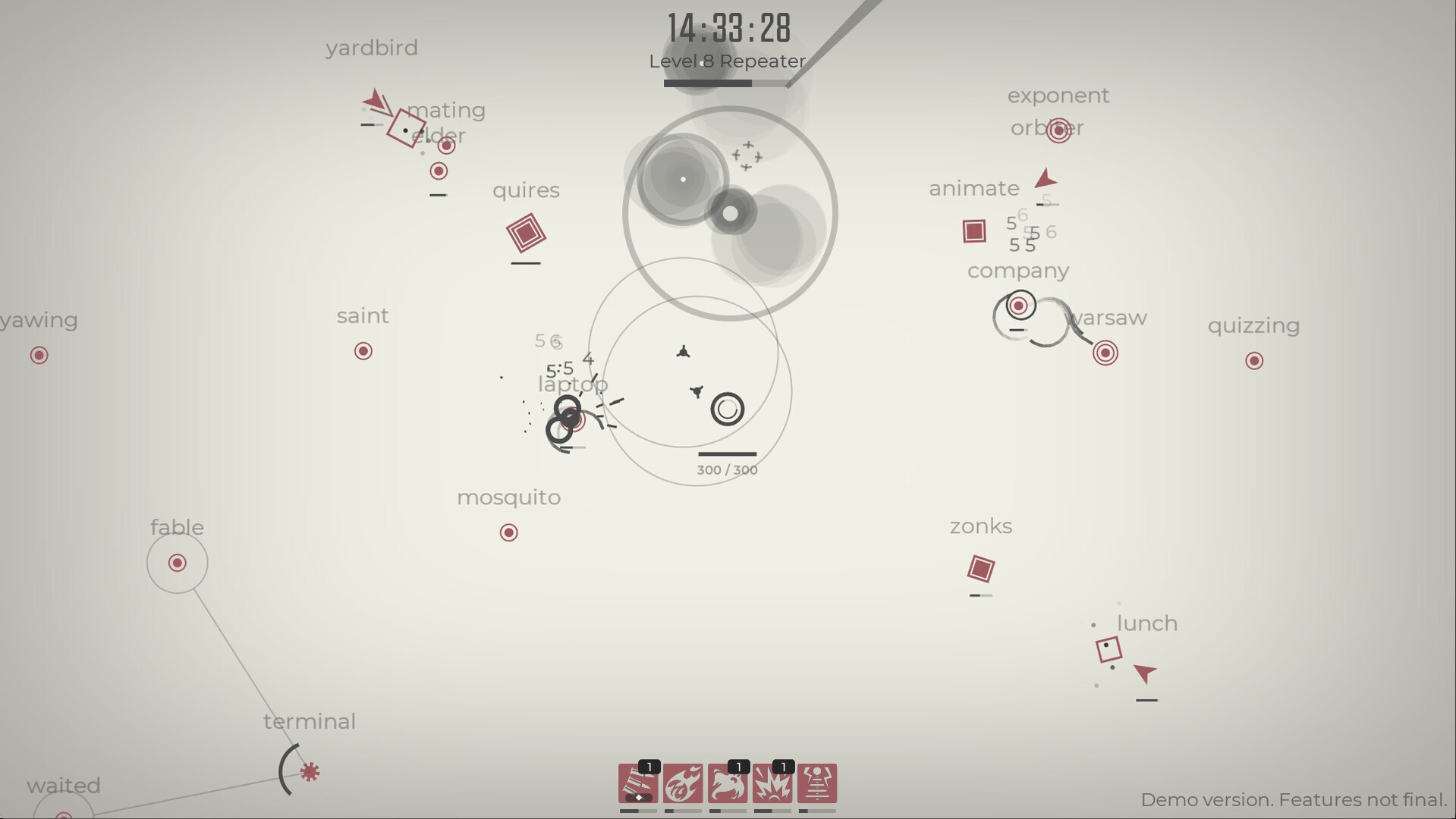Click the 14:33:28 timer display
This screenshot has width=1456, height=819.
[x=728, y=29]
